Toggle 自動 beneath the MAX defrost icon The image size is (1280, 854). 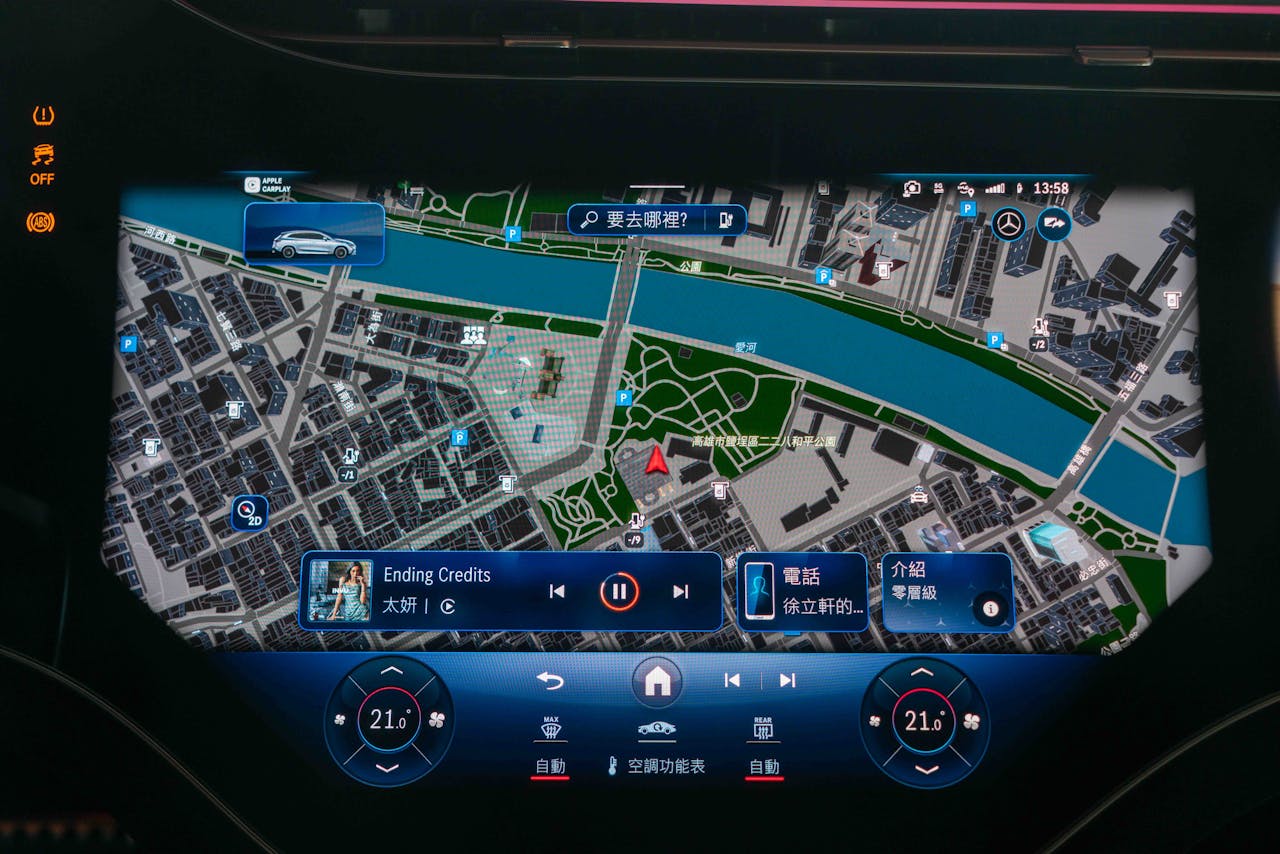tap(550, 767)
